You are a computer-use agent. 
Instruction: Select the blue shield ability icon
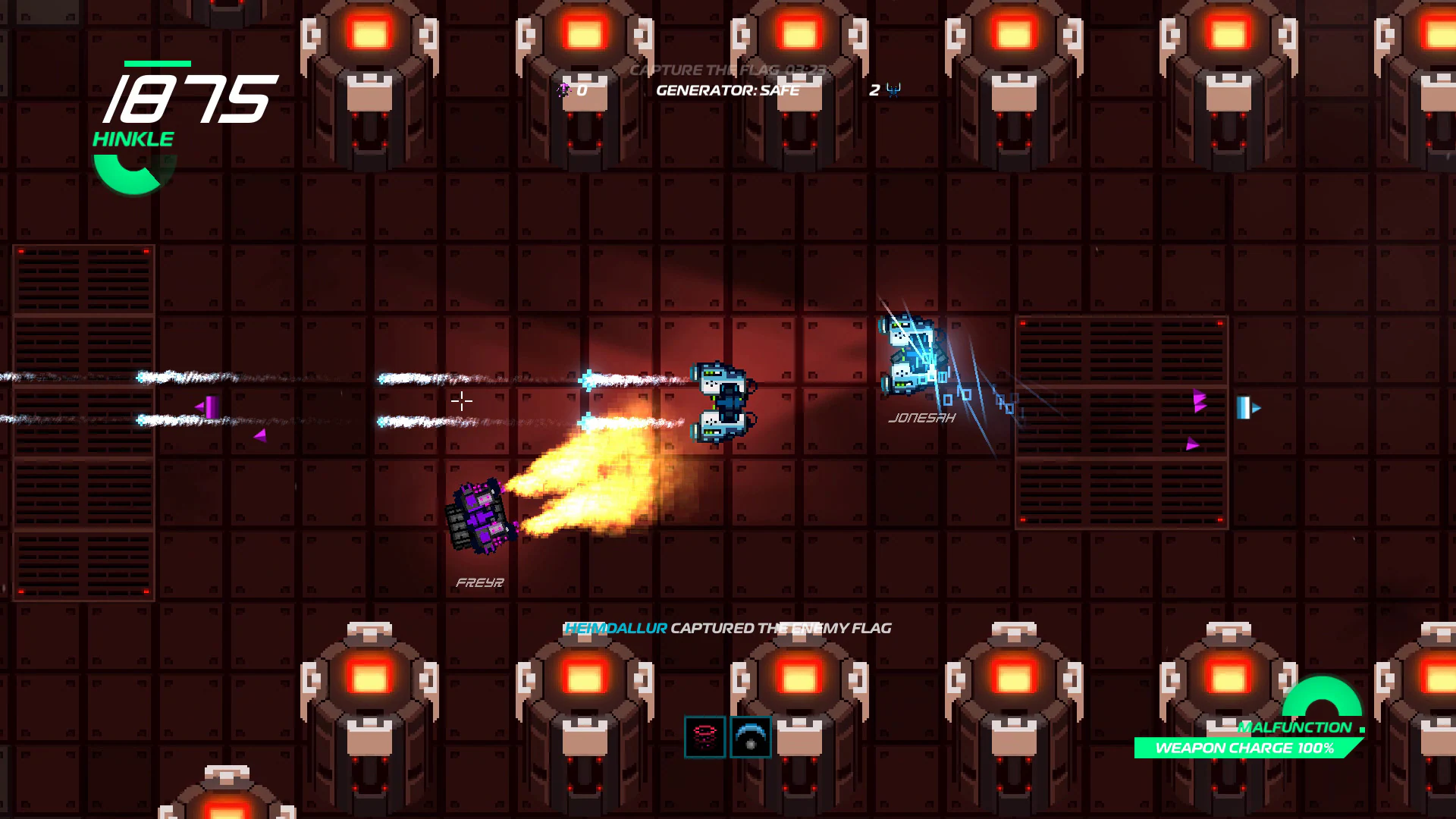tap(750, 736)
